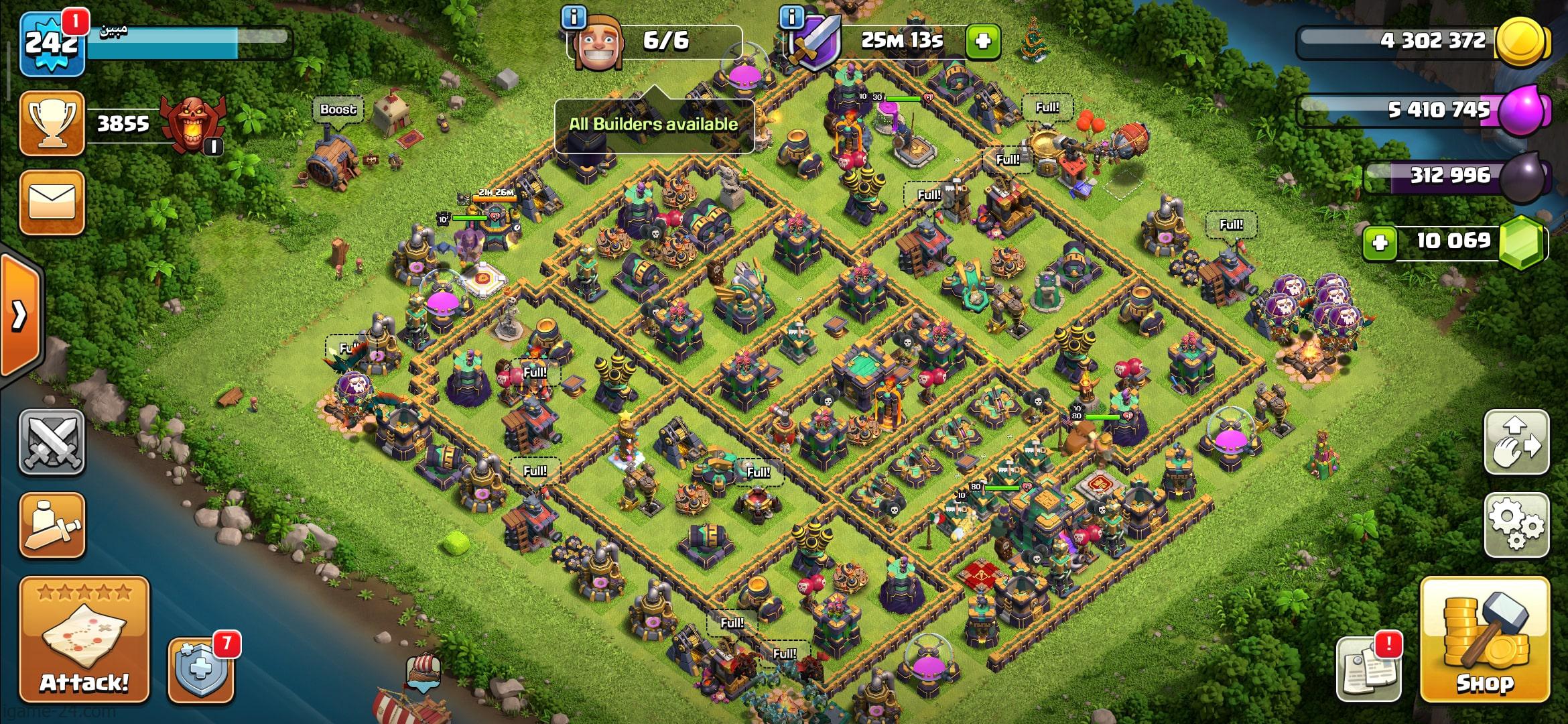Open the army training overview button
The height and width of the screenshot is (724, 1568).
coord(52,525)
